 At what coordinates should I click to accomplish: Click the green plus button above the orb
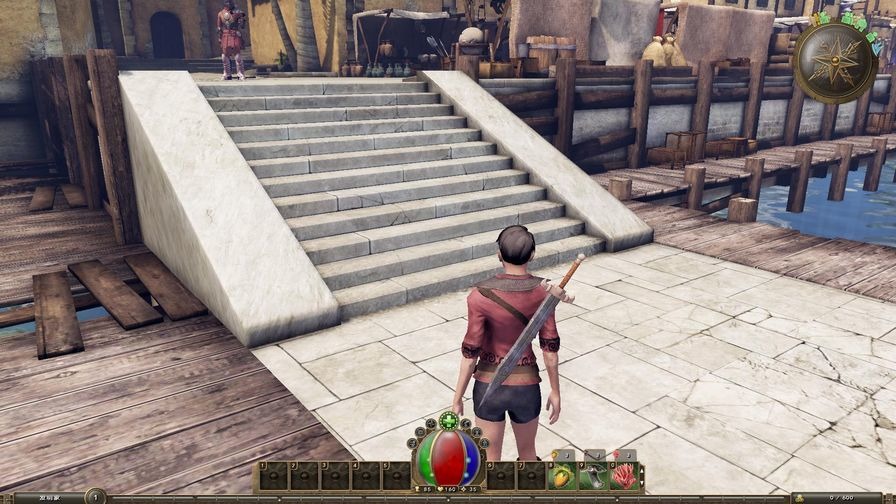[448, 420]
